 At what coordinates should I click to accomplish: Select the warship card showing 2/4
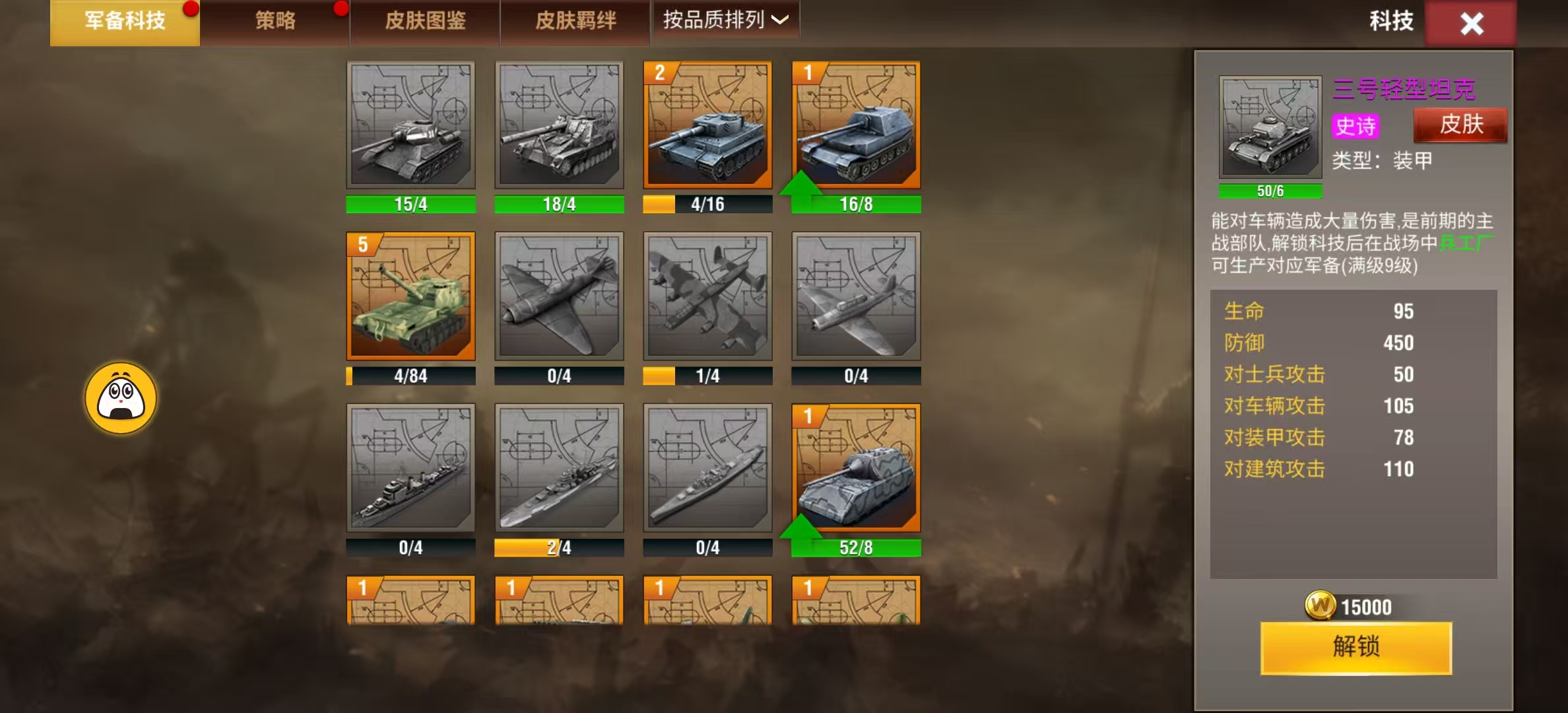[559, 467]
